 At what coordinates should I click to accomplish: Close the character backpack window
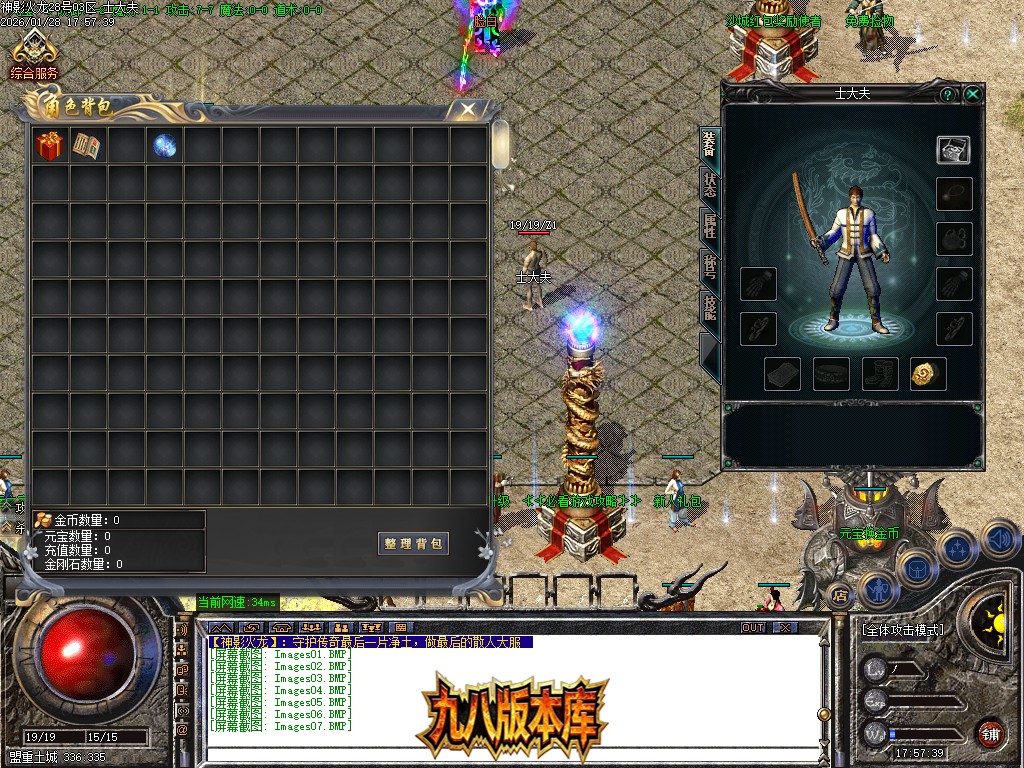[468, 110]
